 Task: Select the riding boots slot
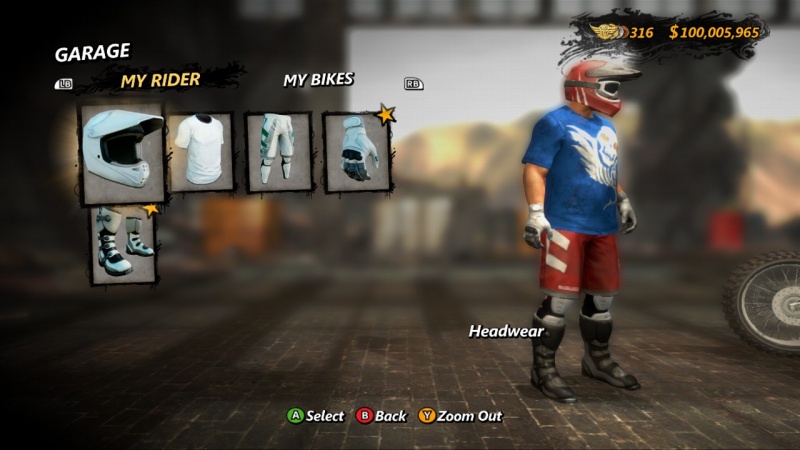coord(124,244)
